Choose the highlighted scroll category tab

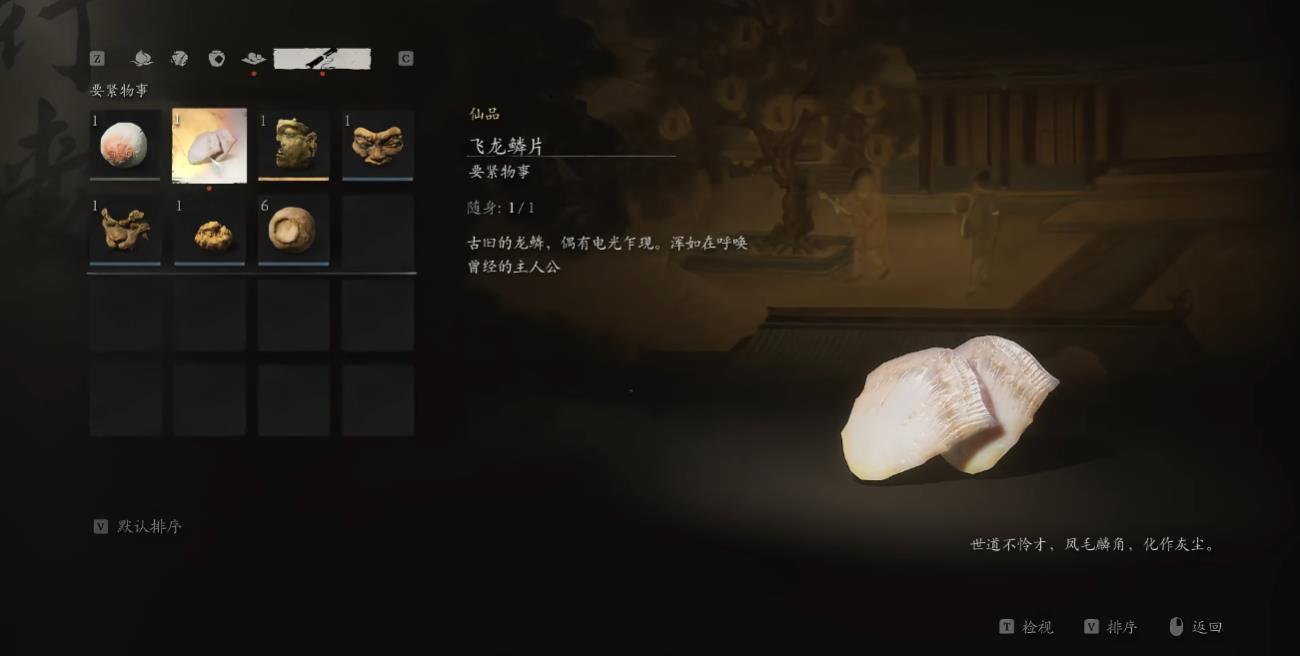(x=322, y=58)
